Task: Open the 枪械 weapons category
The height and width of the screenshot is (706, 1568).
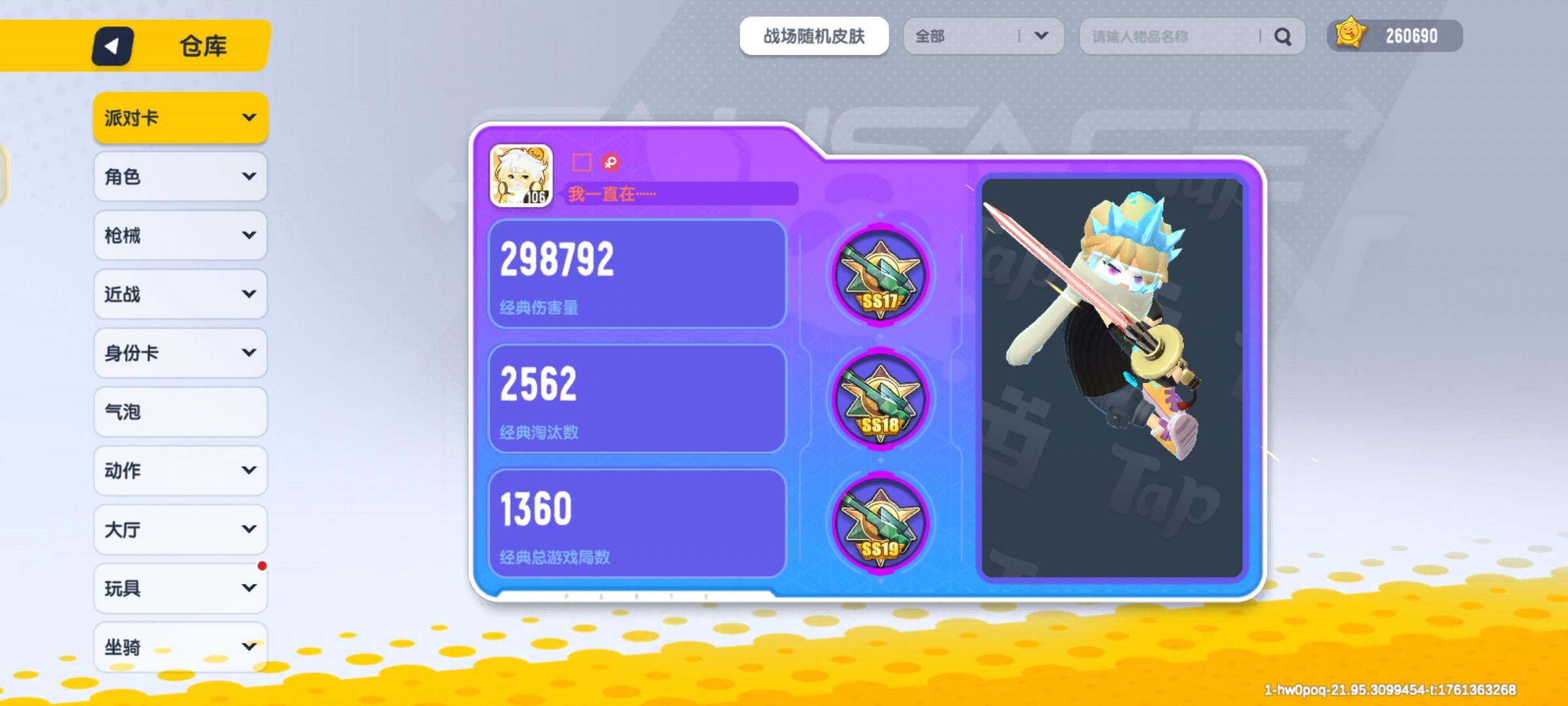Action: click(180, 235)
